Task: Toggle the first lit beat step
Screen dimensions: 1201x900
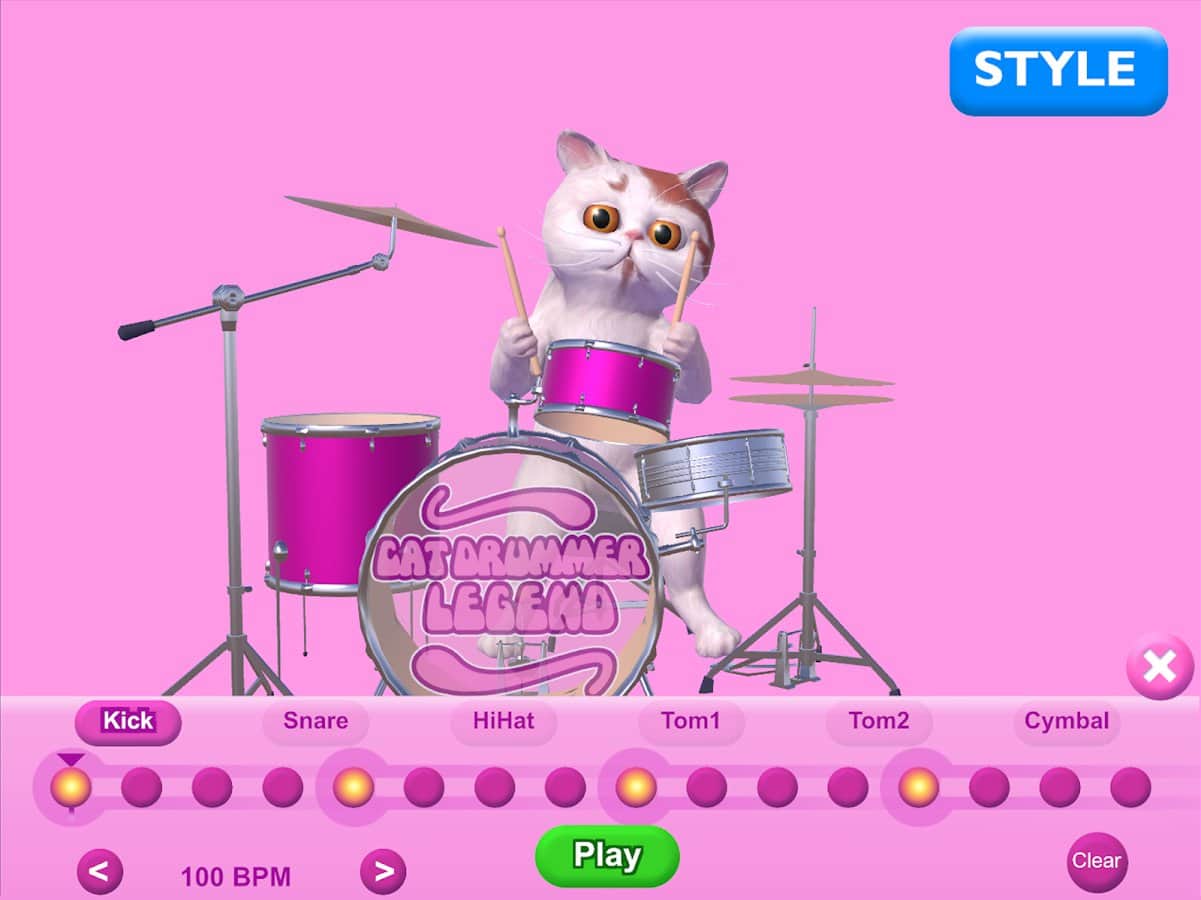Action: point(71,787)
